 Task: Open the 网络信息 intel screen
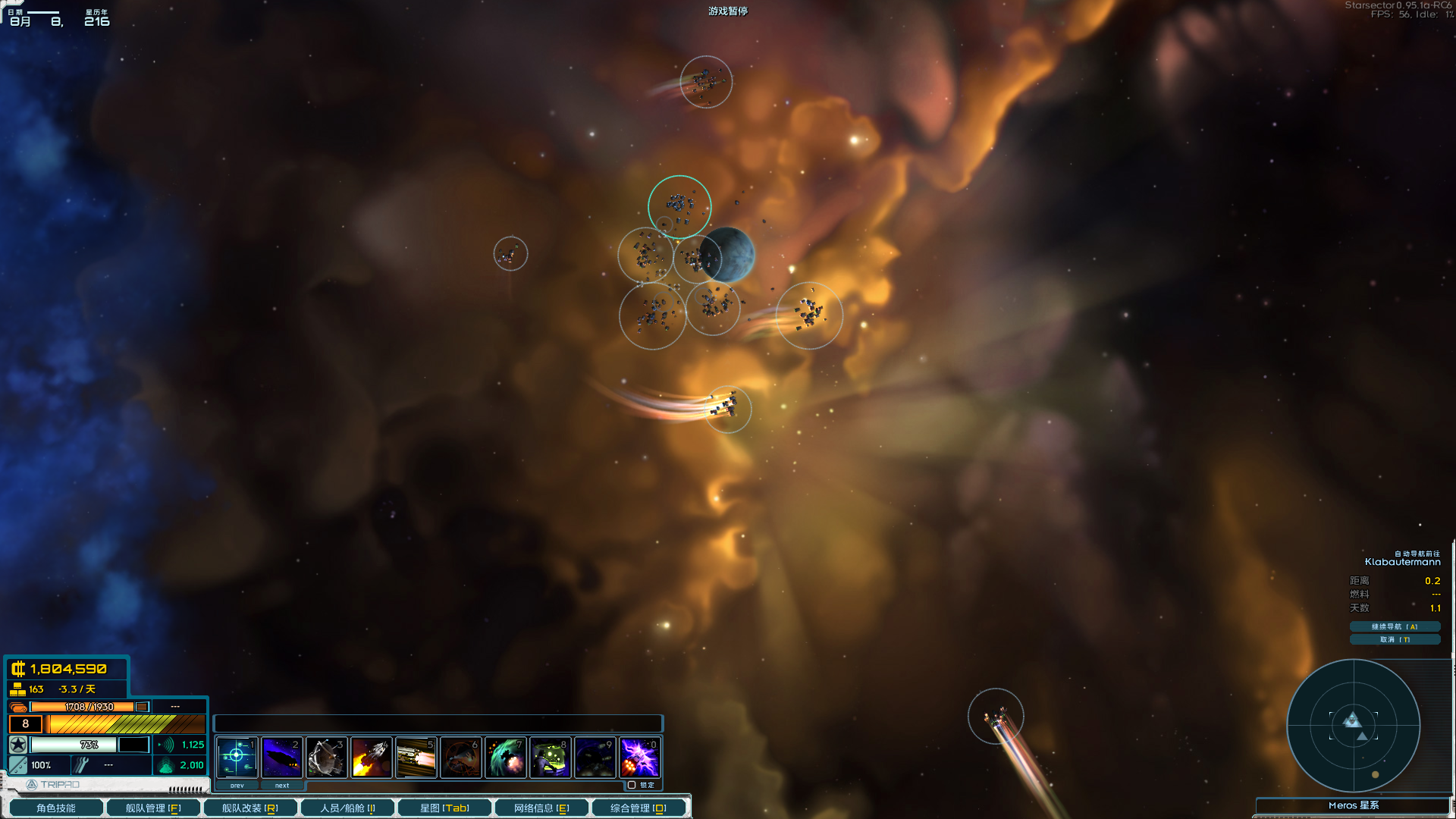[x=541, y=807]
